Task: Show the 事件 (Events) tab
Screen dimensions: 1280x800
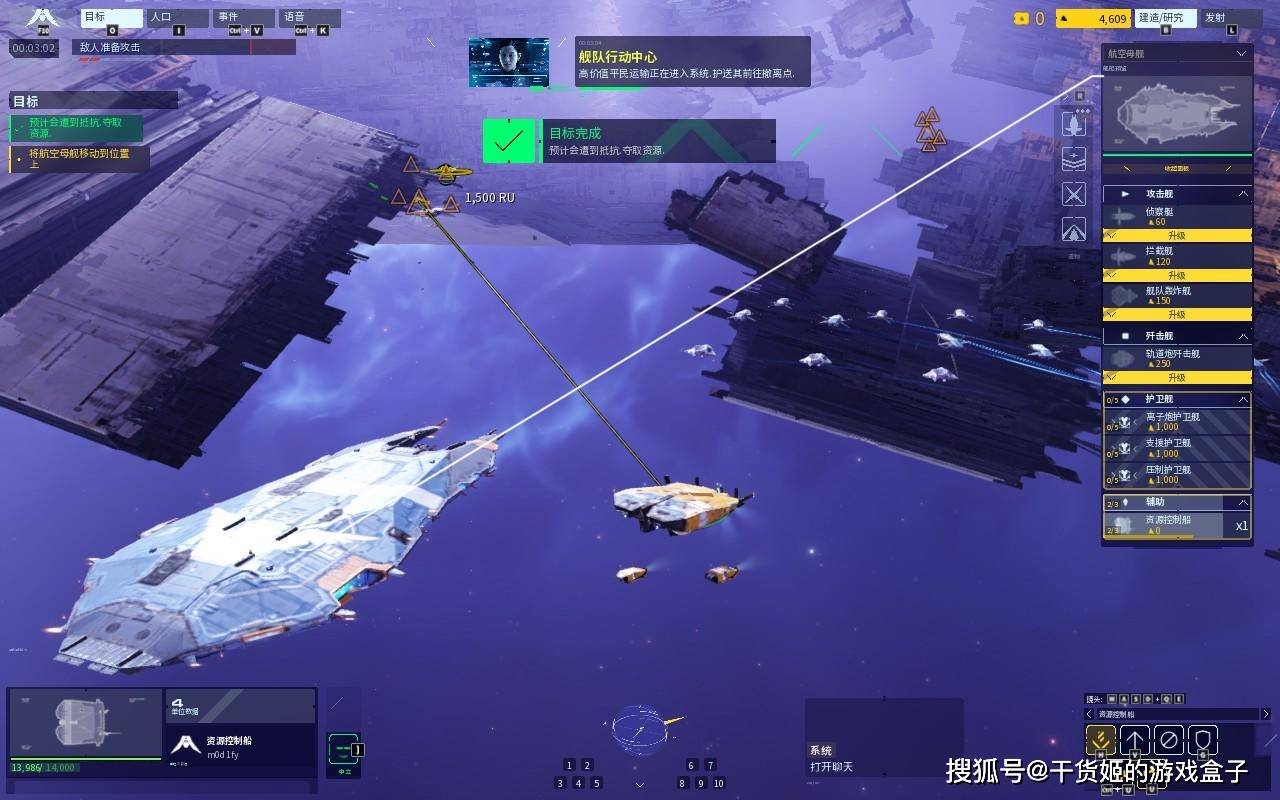Action: [243, 18]
